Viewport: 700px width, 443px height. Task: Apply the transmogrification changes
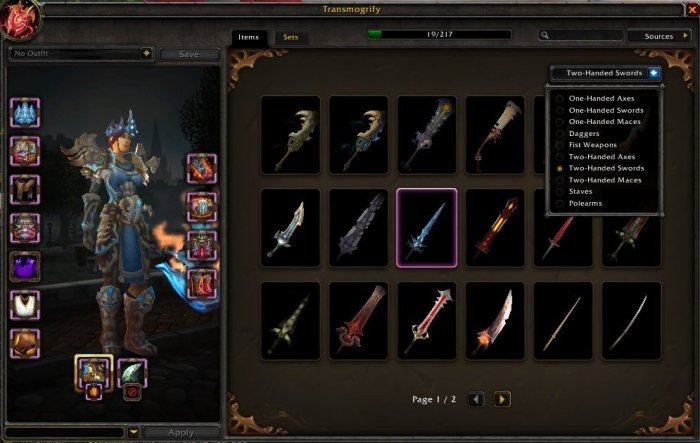point(180,433)
